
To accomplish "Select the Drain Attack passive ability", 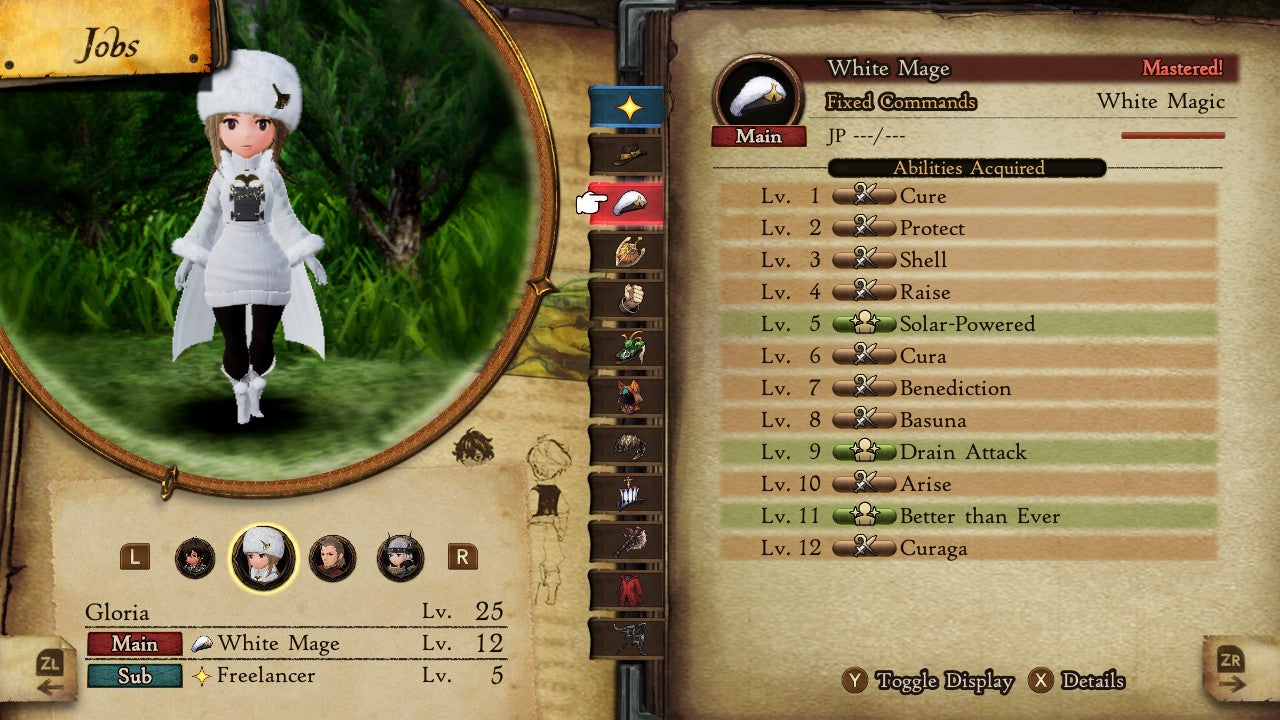I will click(x=966, y=452).
